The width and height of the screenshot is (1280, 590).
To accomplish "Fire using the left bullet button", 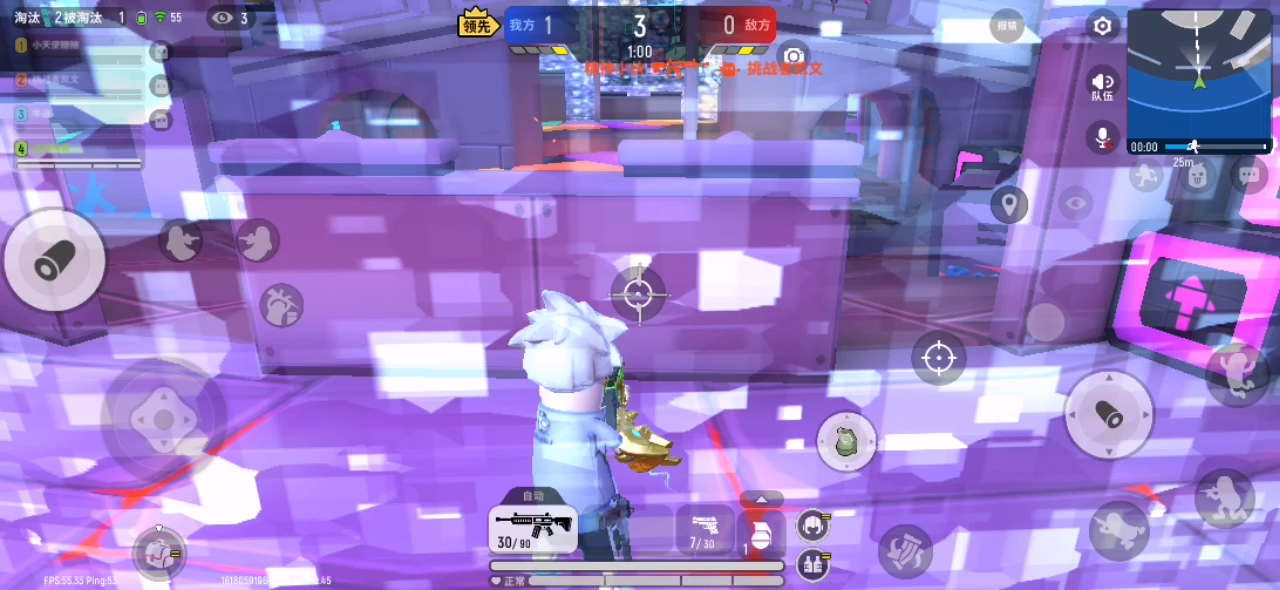I will click(x=54, y=262).
